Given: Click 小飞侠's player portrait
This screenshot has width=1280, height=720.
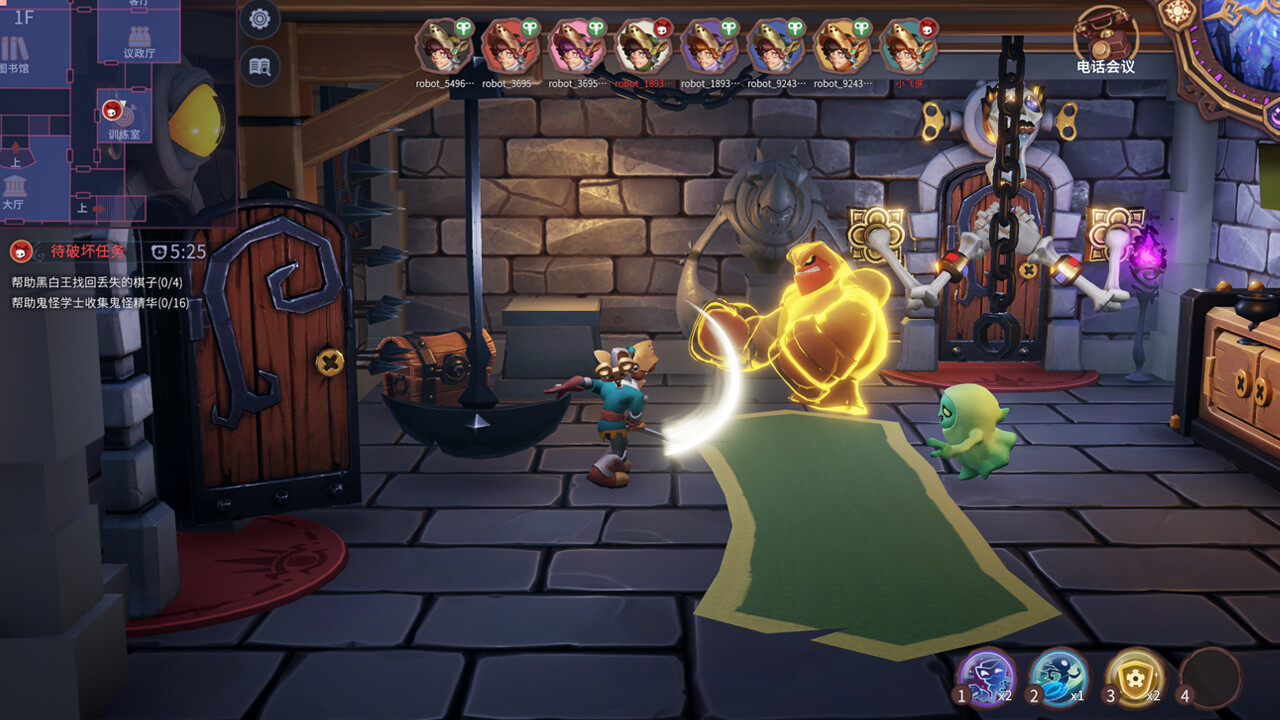Looking at the screenshot, I should tap(908, 45).
